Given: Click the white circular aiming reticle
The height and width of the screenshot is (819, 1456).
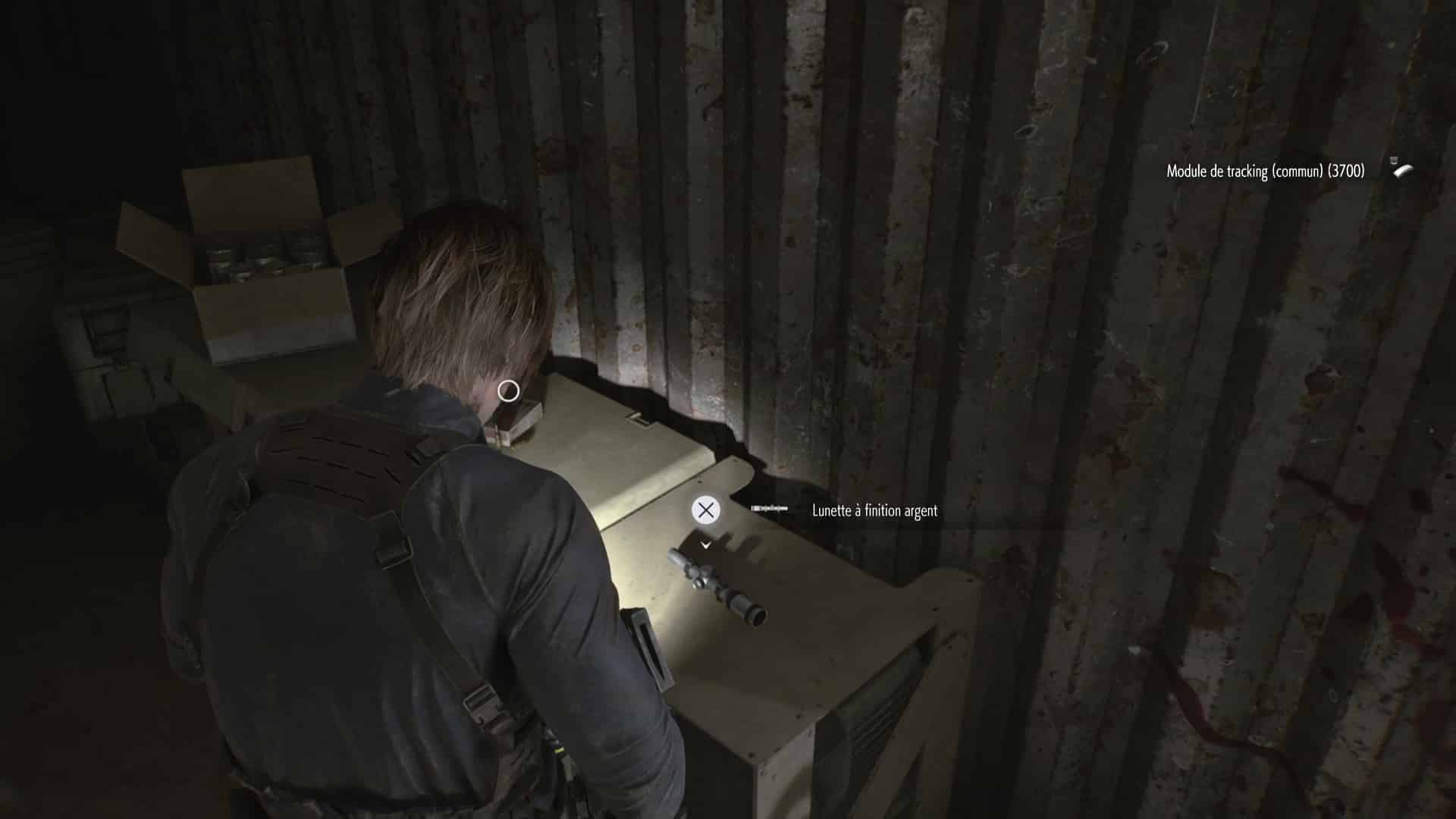Looking at the screenshot, I should point(509,389).
